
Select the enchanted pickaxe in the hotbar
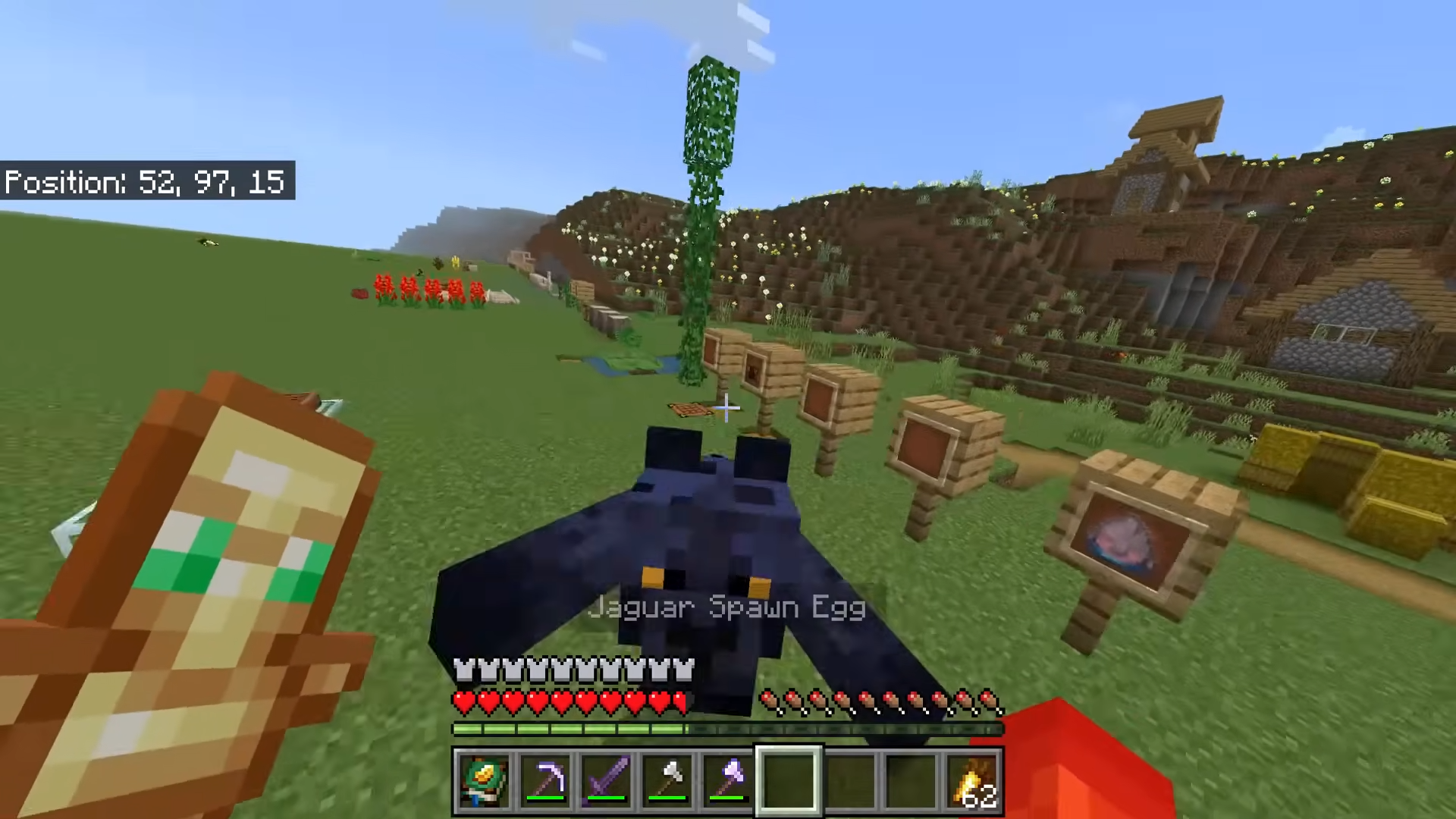click(548, 780)
